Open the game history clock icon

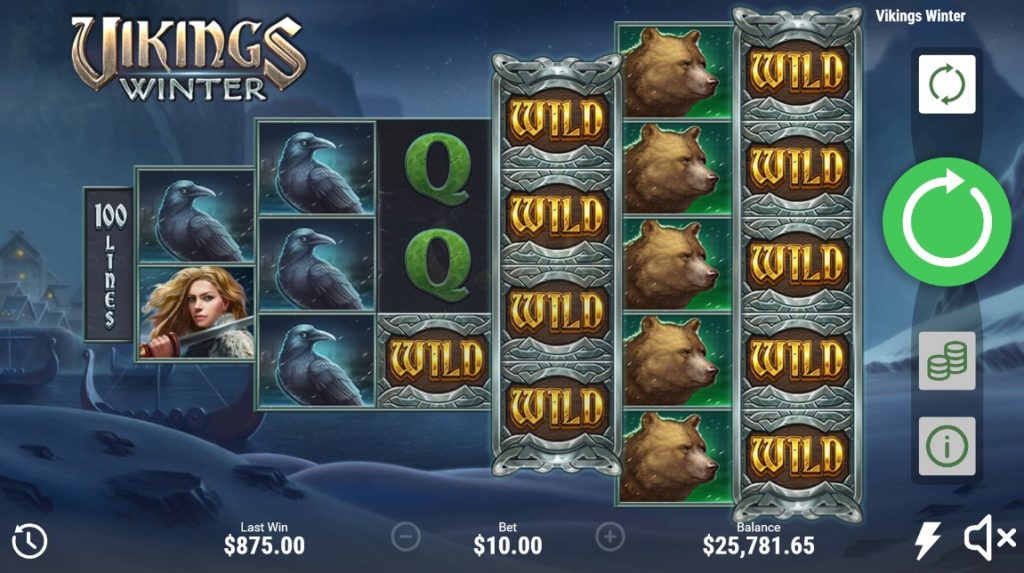tap(30, 541)
